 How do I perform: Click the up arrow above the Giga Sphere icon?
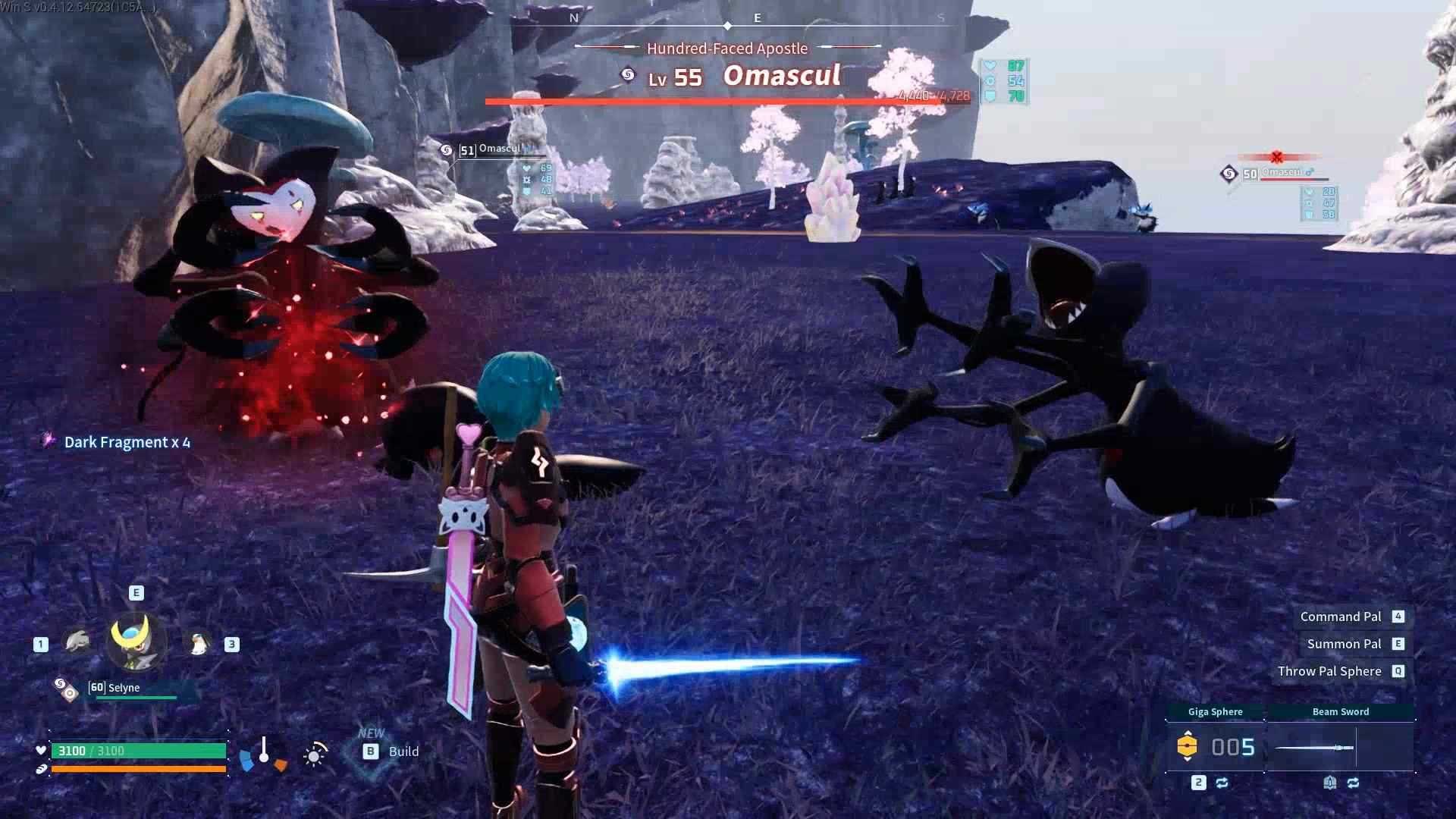pos(1188,731)
